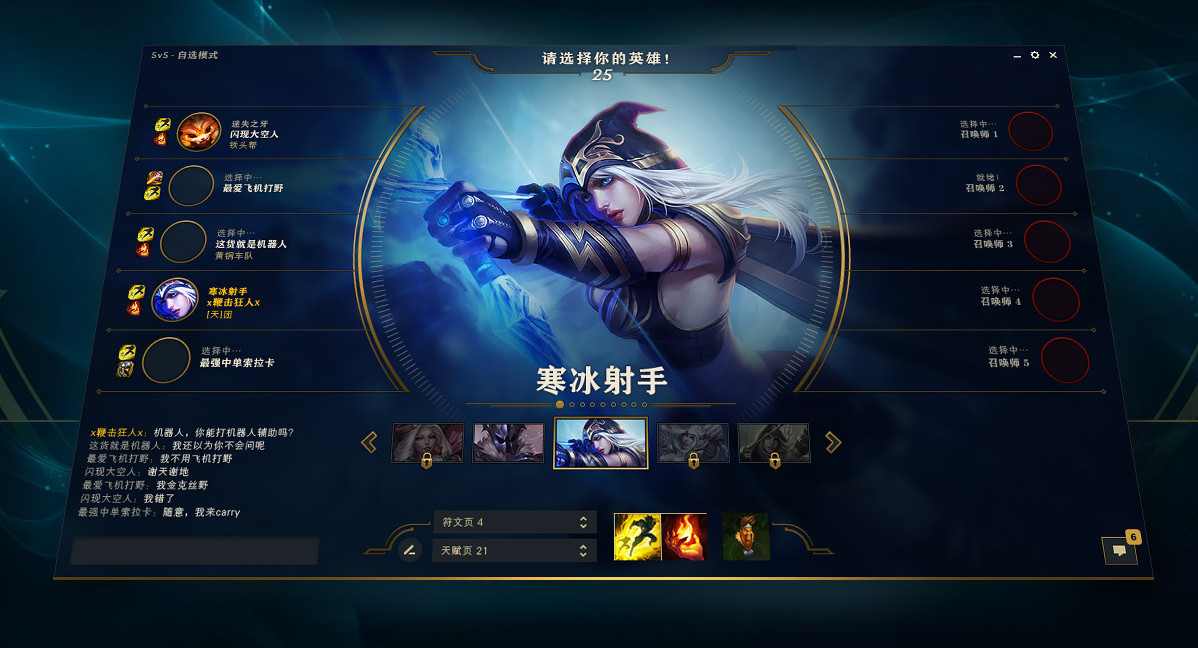Select teammate 闪现大空人's champion portrait
This screenshot has width=1198, height=648.
tap(198, 133)
